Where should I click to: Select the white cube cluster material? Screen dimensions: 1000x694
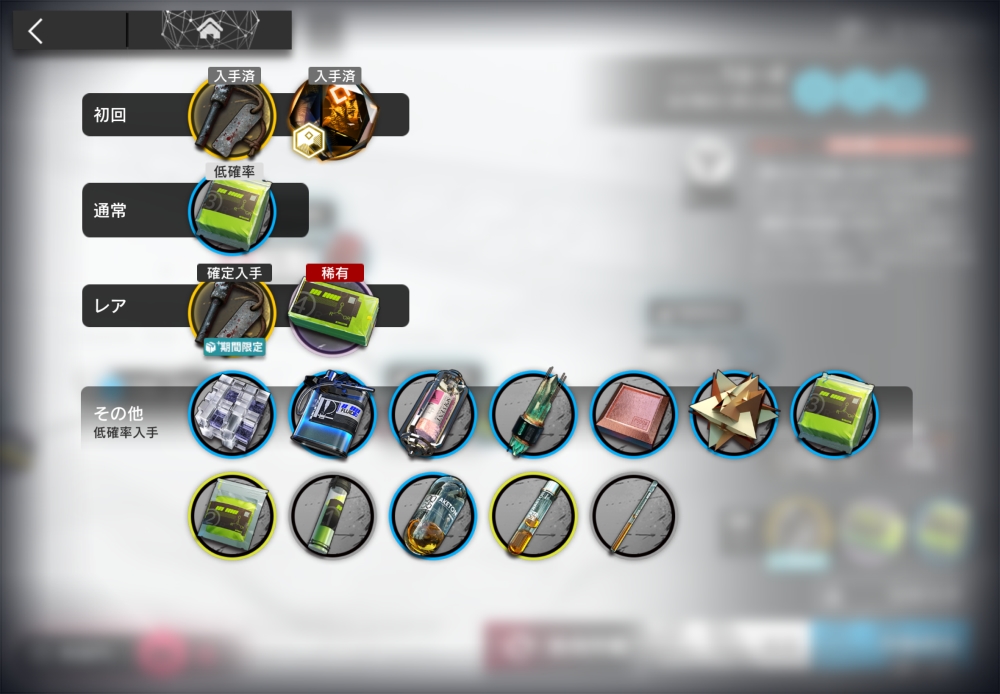point(232,415)
